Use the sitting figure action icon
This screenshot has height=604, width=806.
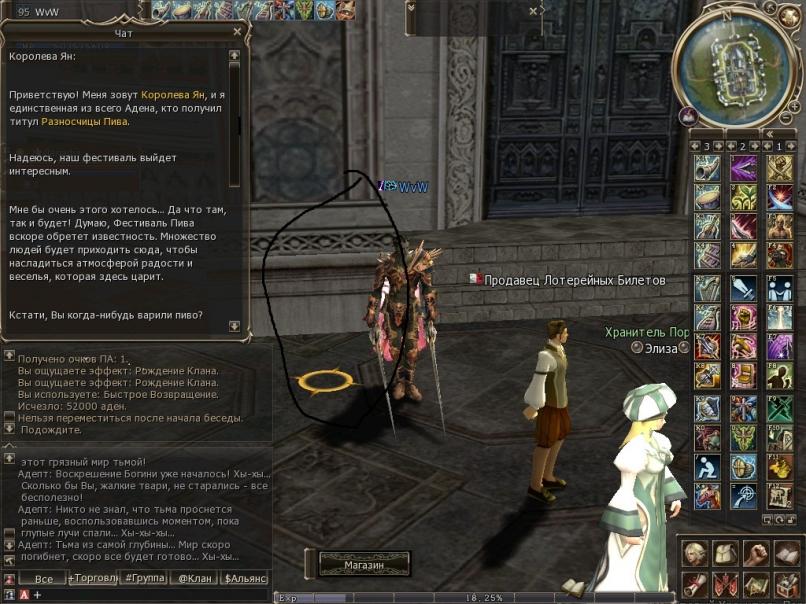pyautogui.click(x=707, y=467)
